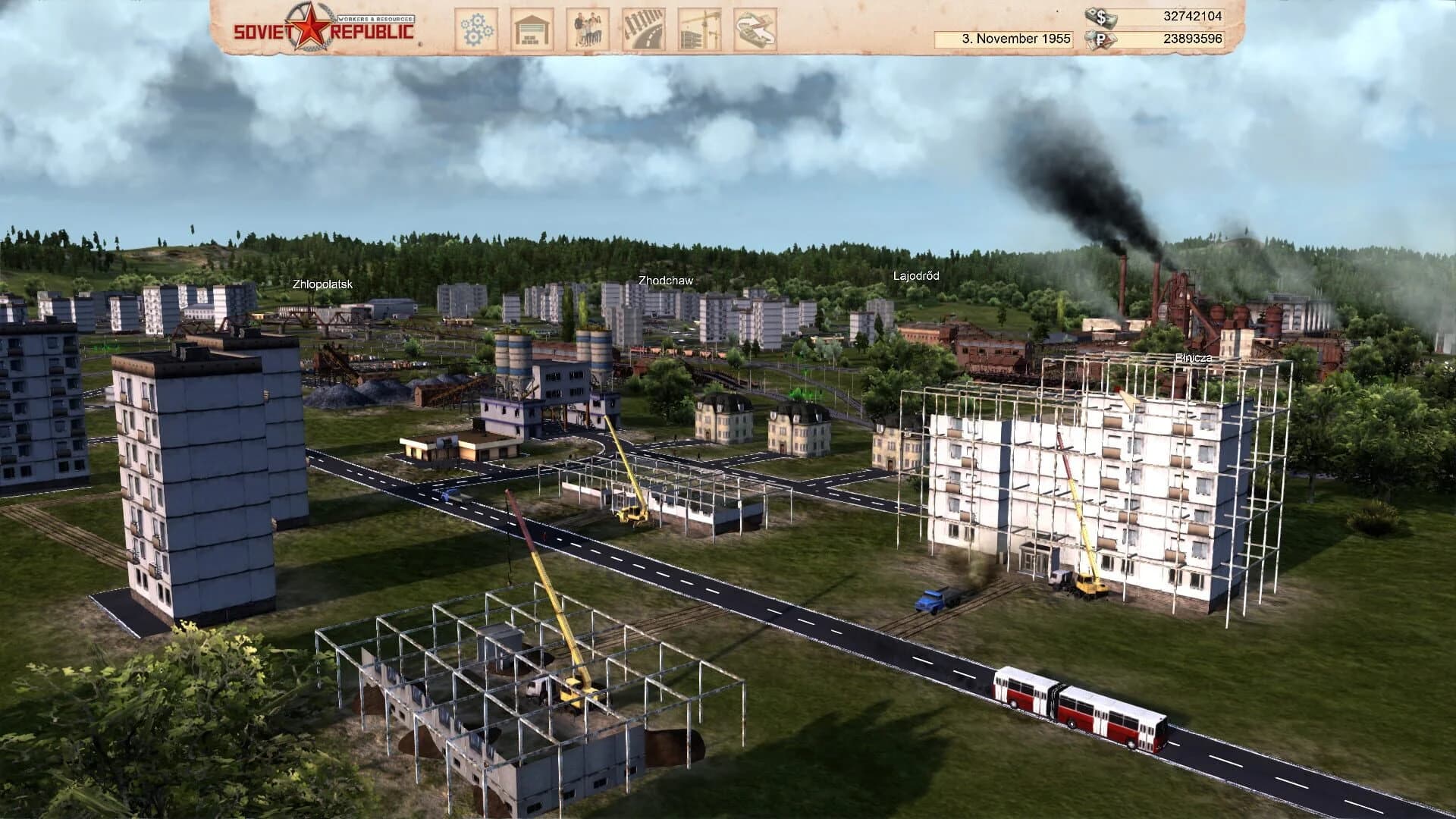Image resolution: width=1456 pixels, height=819 pixels.
Task: Click the dollar balance showing 32742104
Action: pyautogui.click(x=1192, y=14)
